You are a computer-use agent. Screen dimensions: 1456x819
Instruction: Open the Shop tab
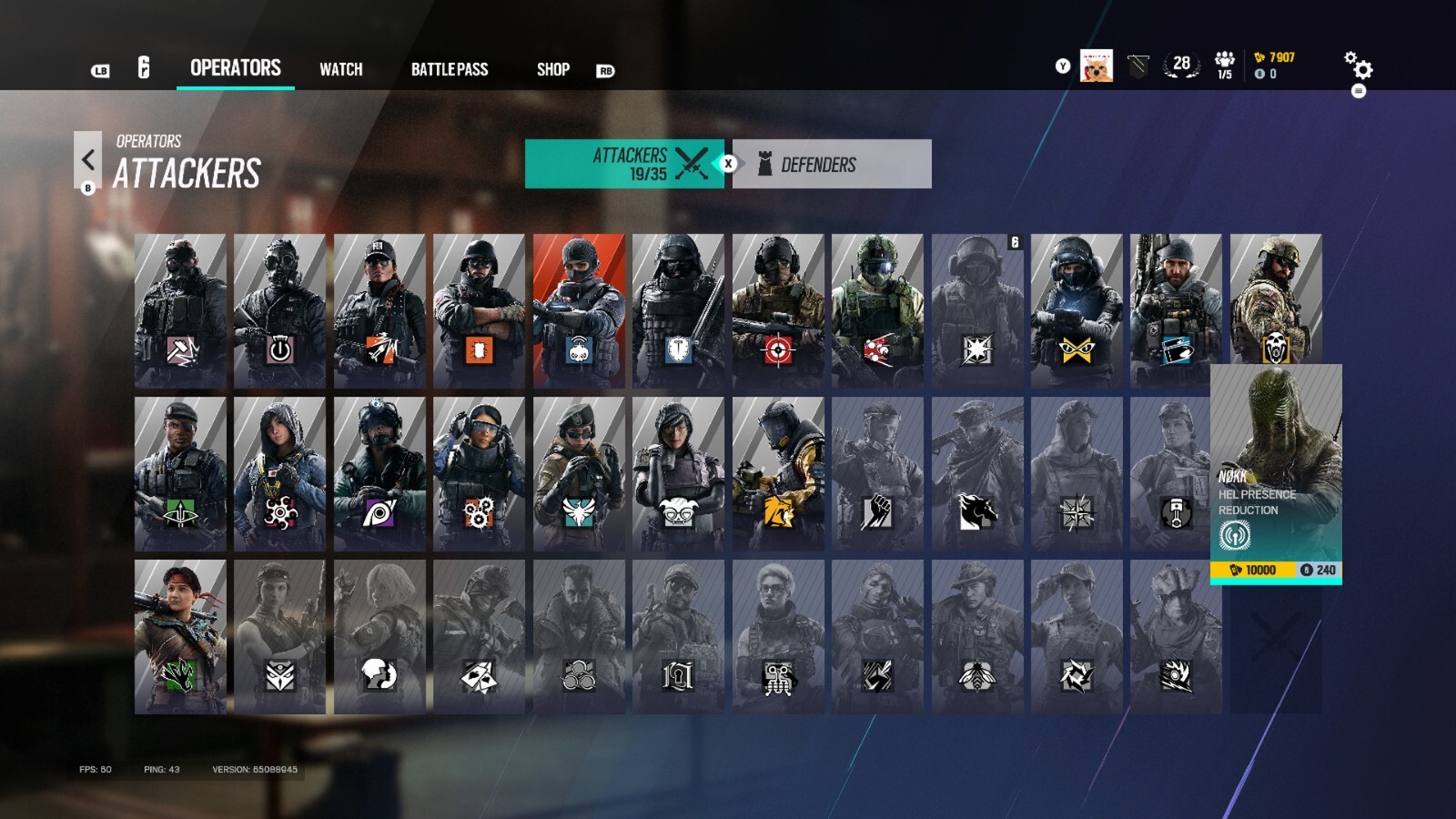(552, 69)
